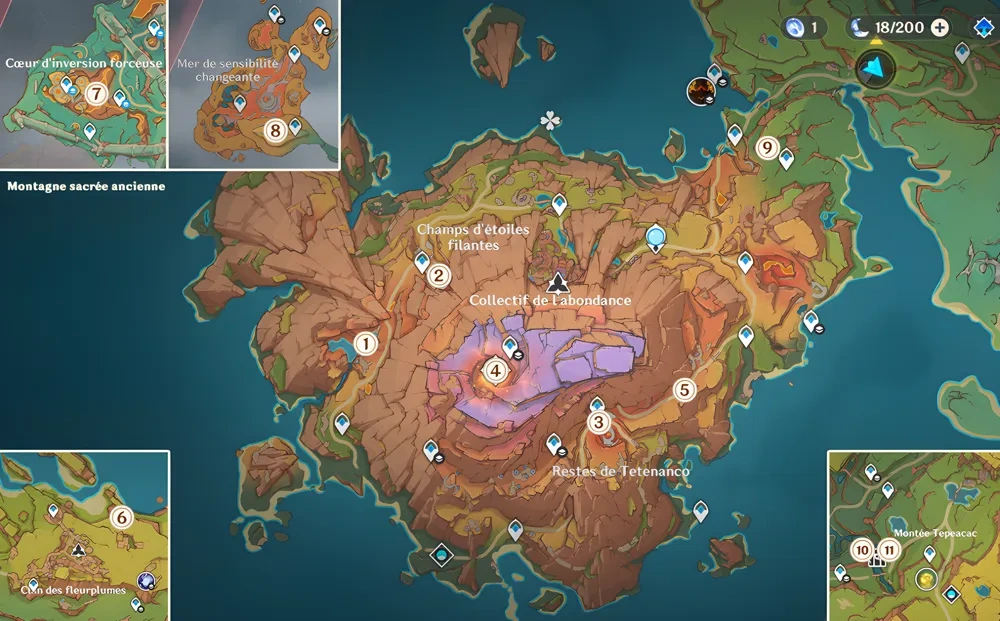This screenshot has width=1000, height=621.
Task: Click the blue player position arrow marker
Action: tap(876, 68)
